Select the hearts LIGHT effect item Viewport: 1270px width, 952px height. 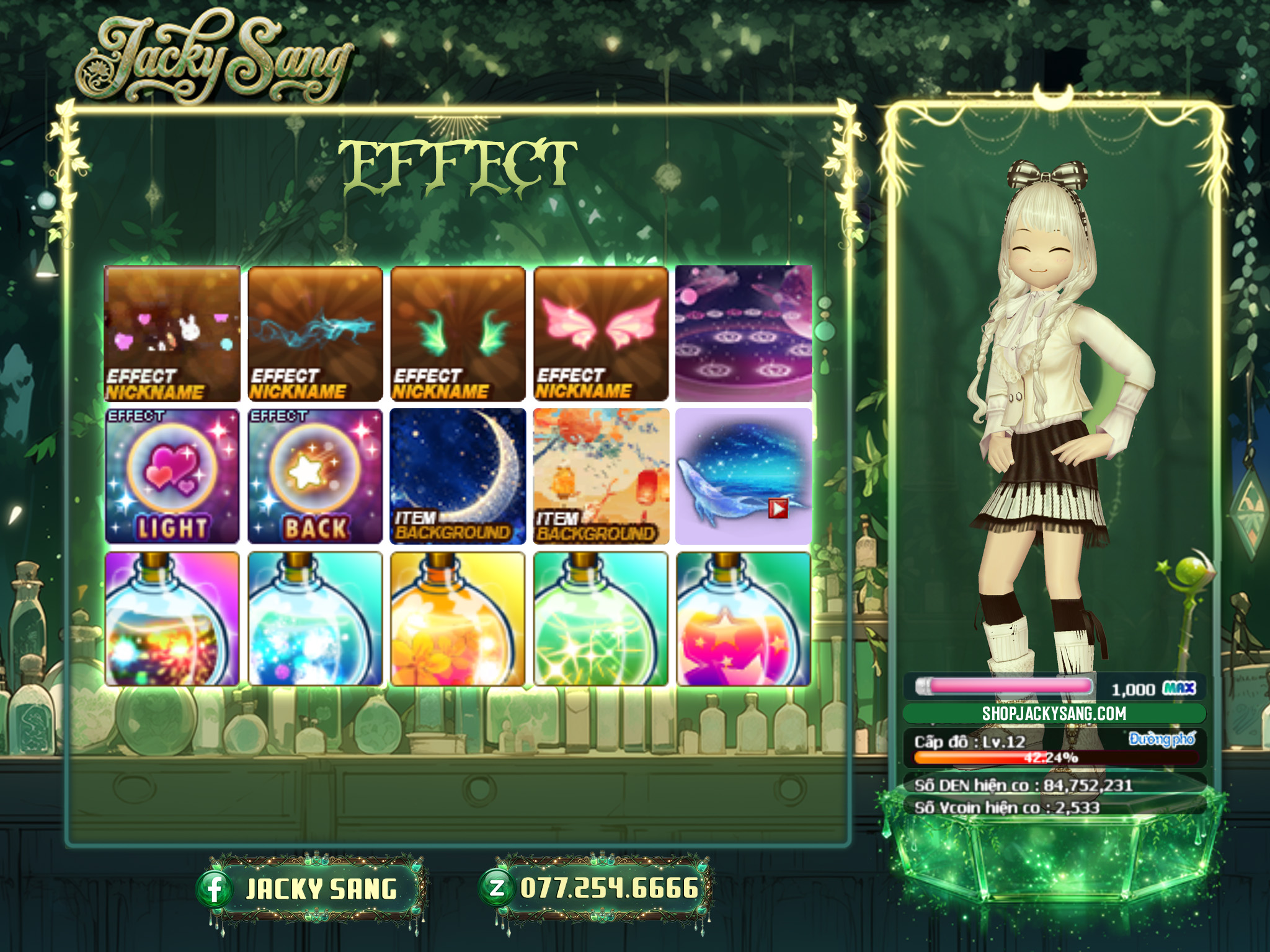click(x=172, y=476)
